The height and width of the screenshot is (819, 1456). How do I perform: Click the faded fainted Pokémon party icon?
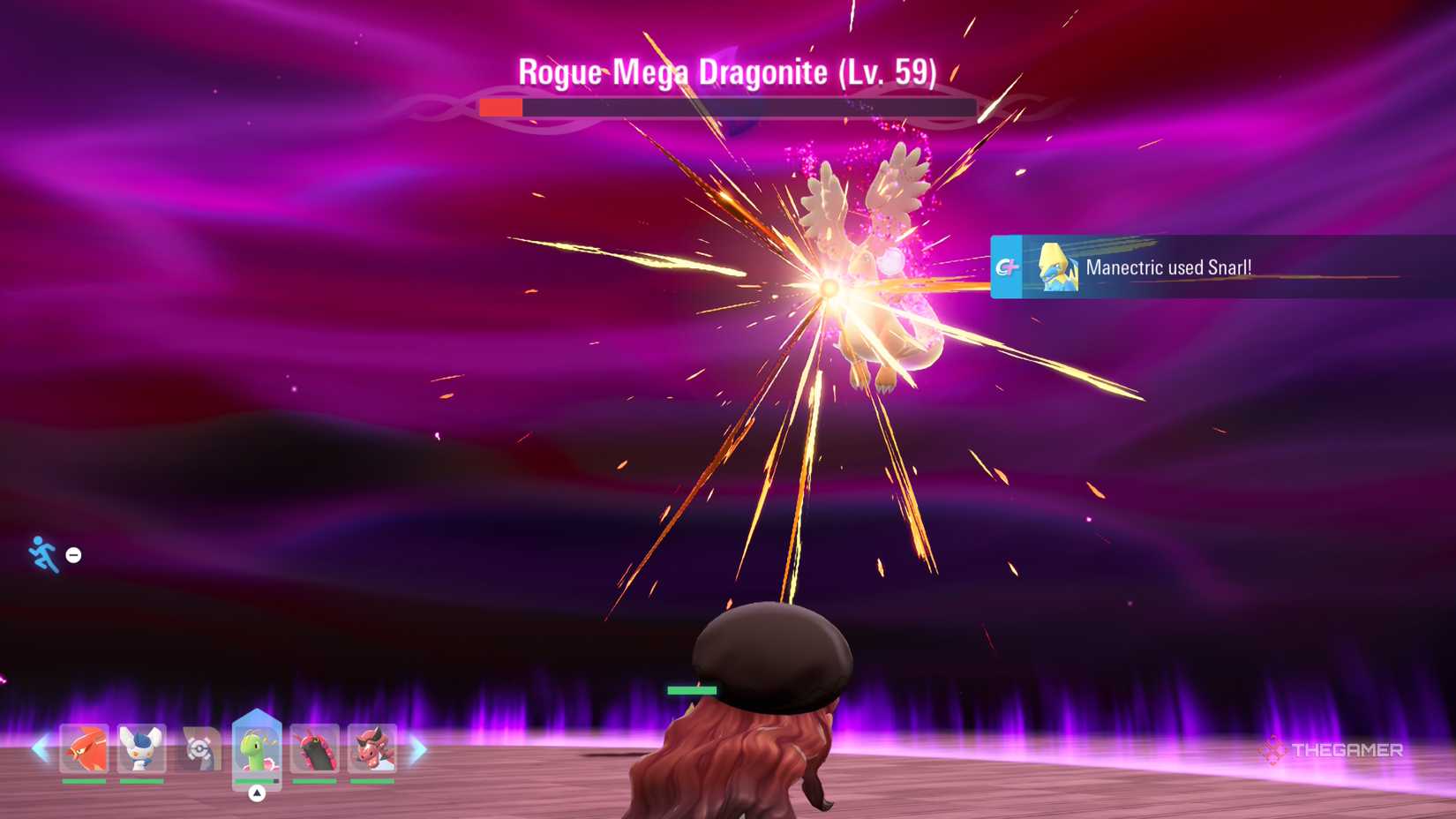pos(203,750)
